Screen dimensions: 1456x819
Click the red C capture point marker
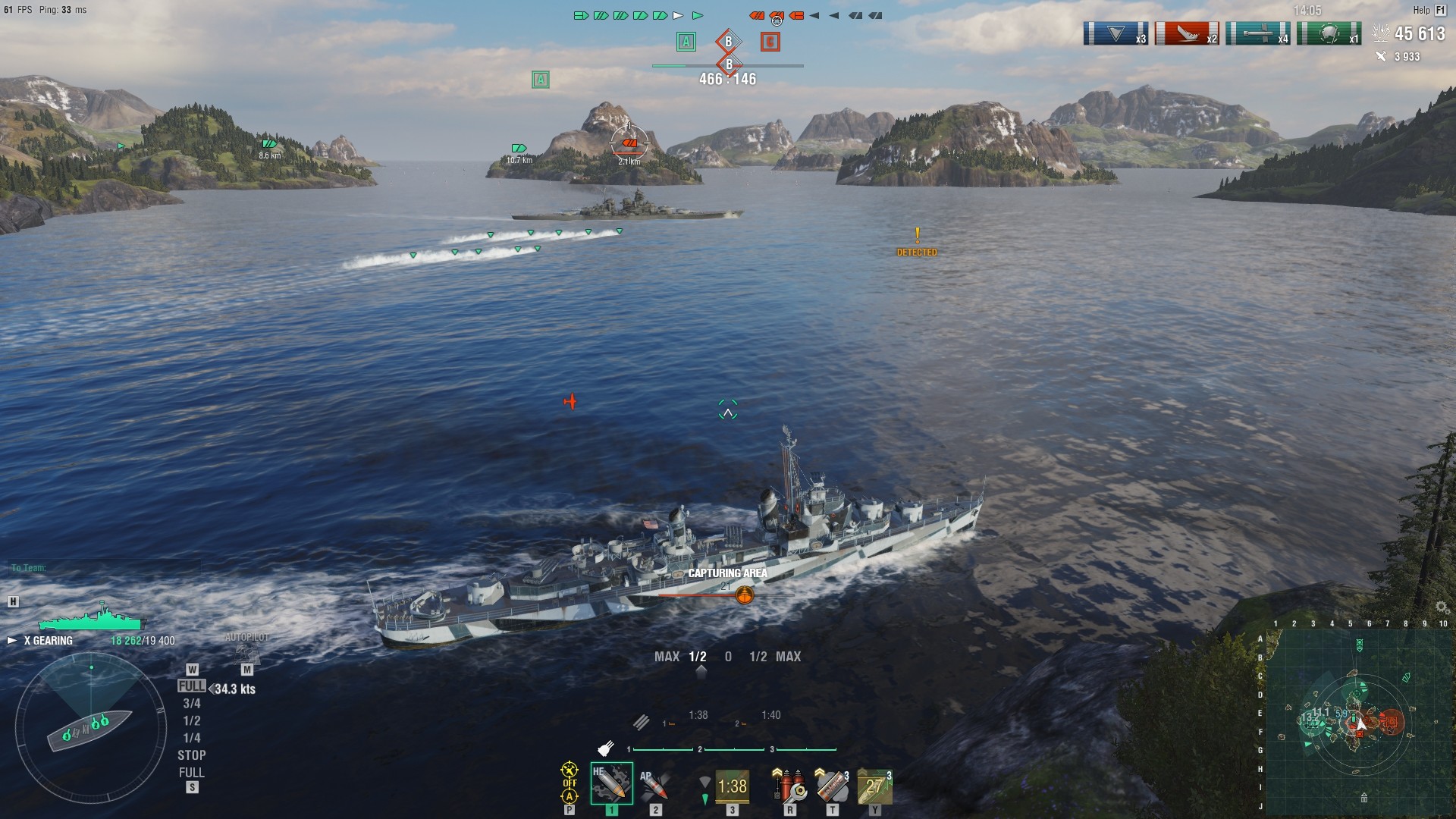(770, 42)
